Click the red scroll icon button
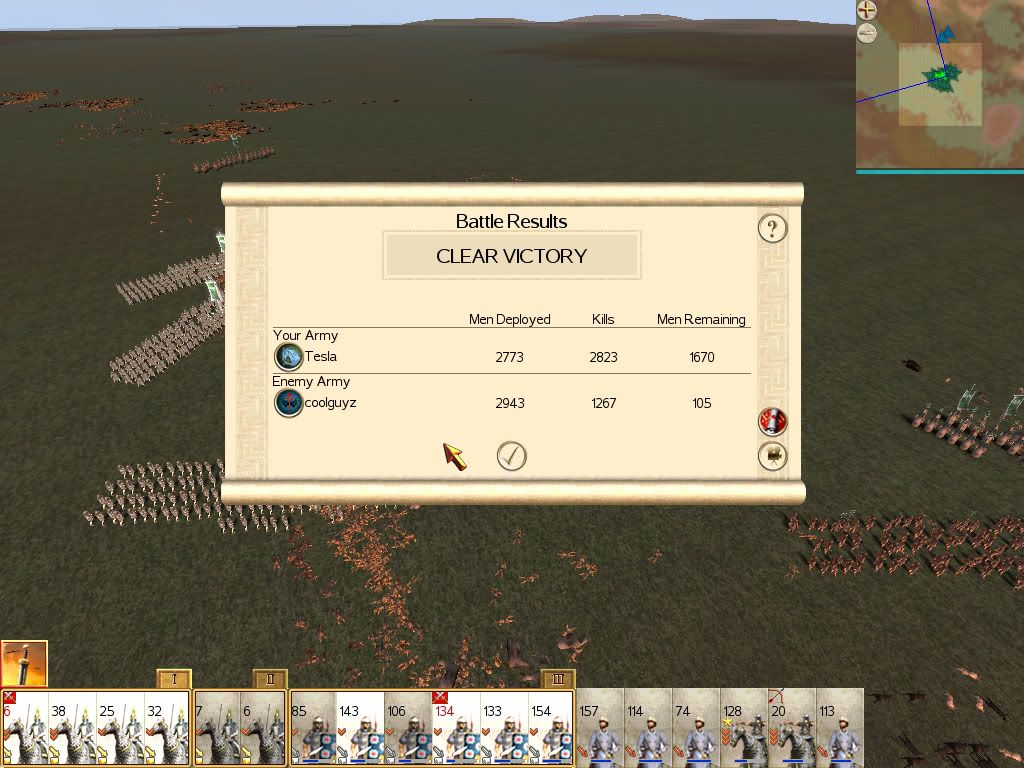The height and width of the screenshot is (768, 1024). (772, 422)
